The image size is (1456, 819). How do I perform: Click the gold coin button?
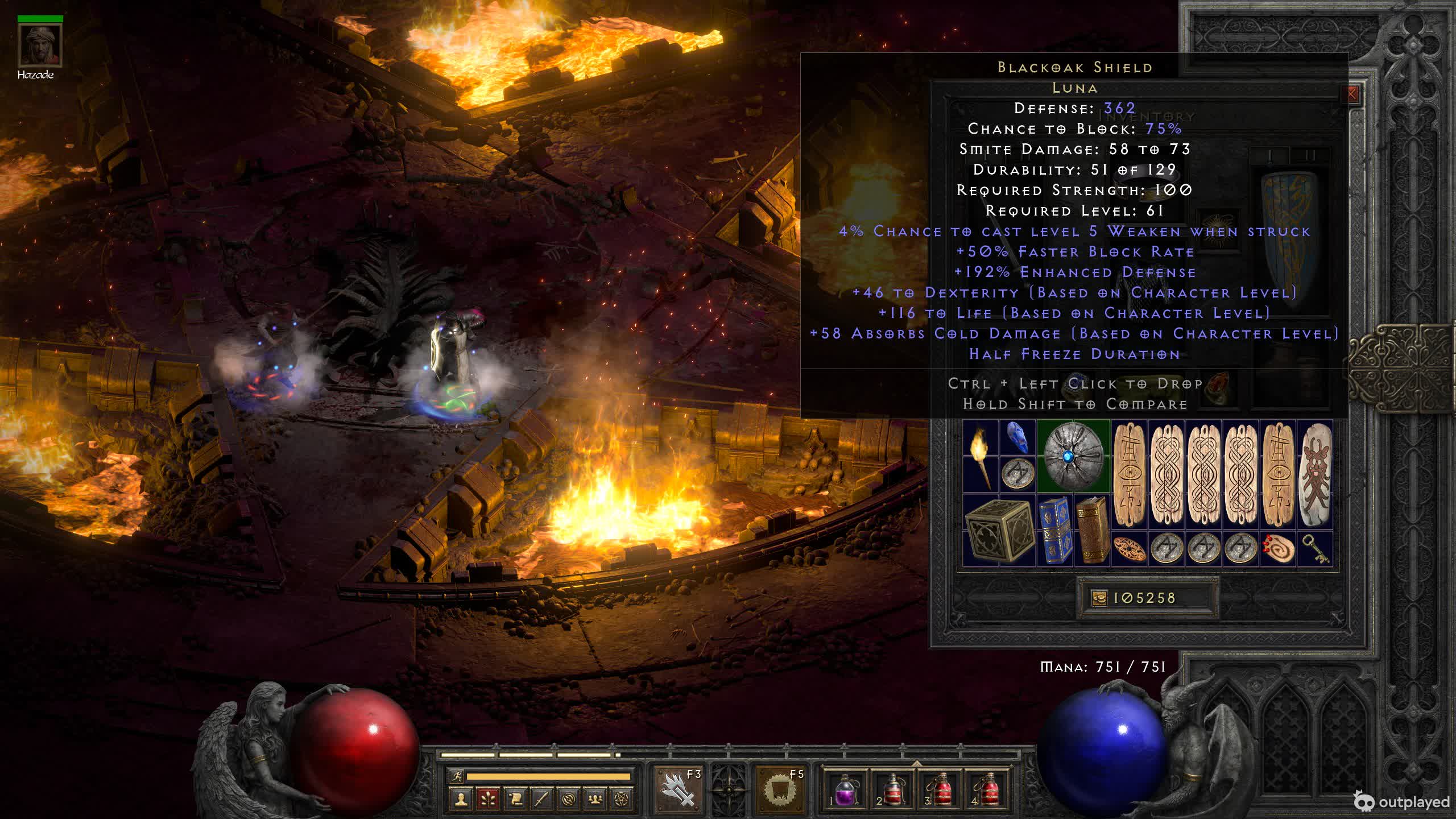click(1099, 598)
